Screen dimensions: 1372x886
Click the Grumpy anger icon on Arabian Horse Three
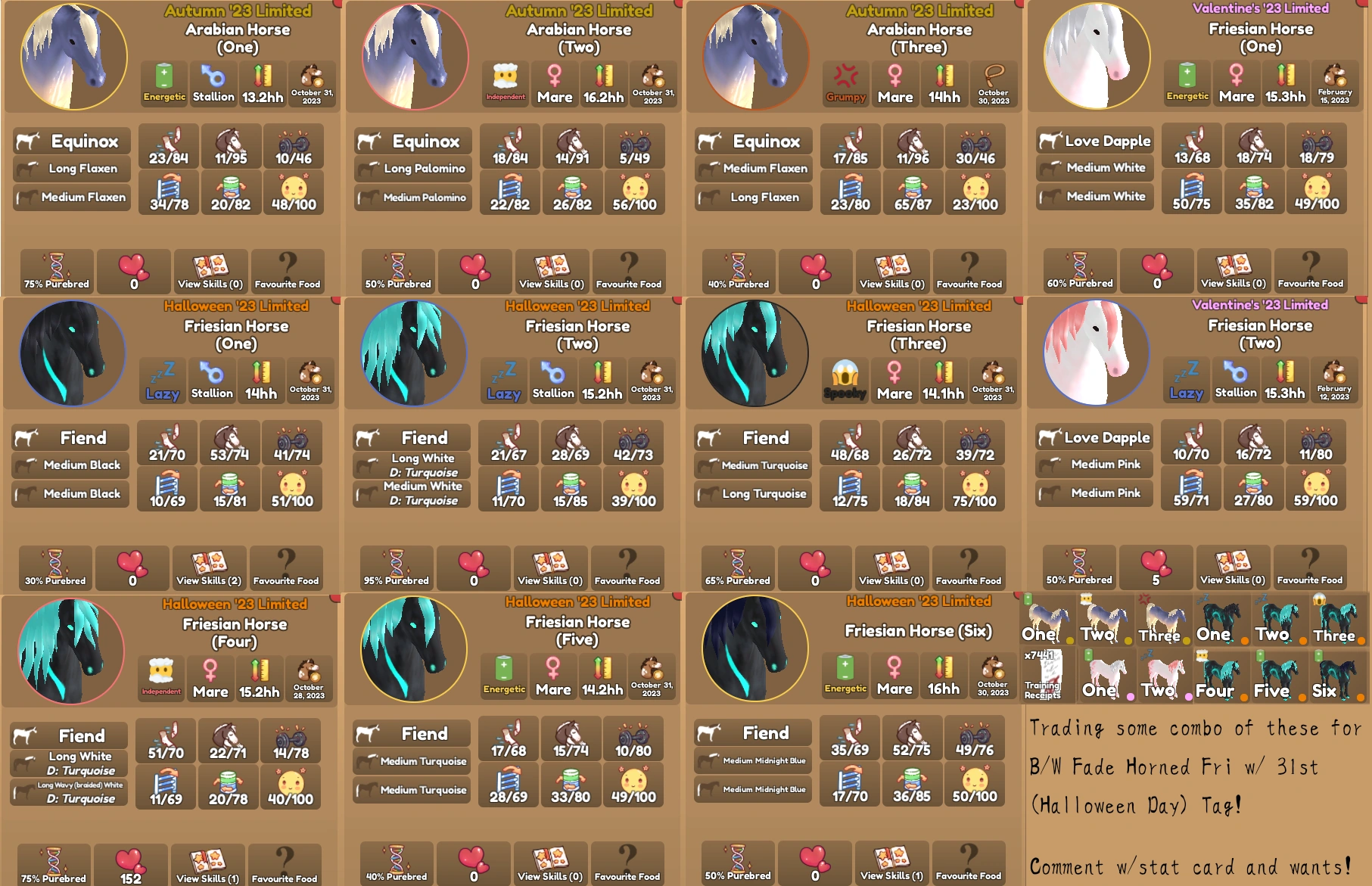click(847, 83)
